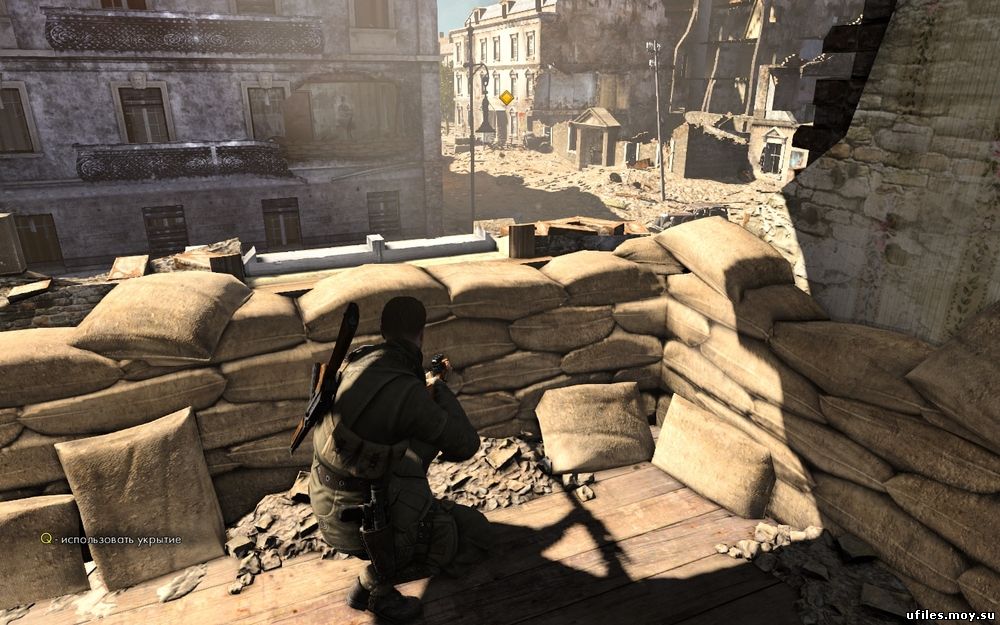1000x625 pixels.
Task: Click the yellow diamond objective marker
Action: click(x=506, y=98)
